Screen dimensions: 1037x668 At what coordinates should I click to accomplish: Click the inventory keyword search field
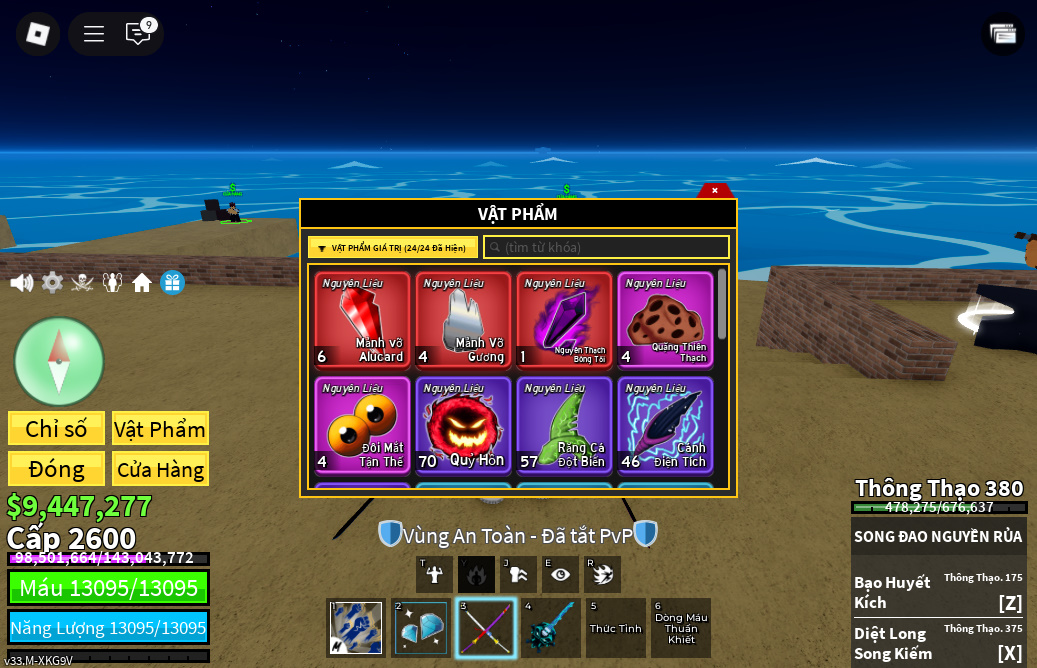(x=607, y=247)
